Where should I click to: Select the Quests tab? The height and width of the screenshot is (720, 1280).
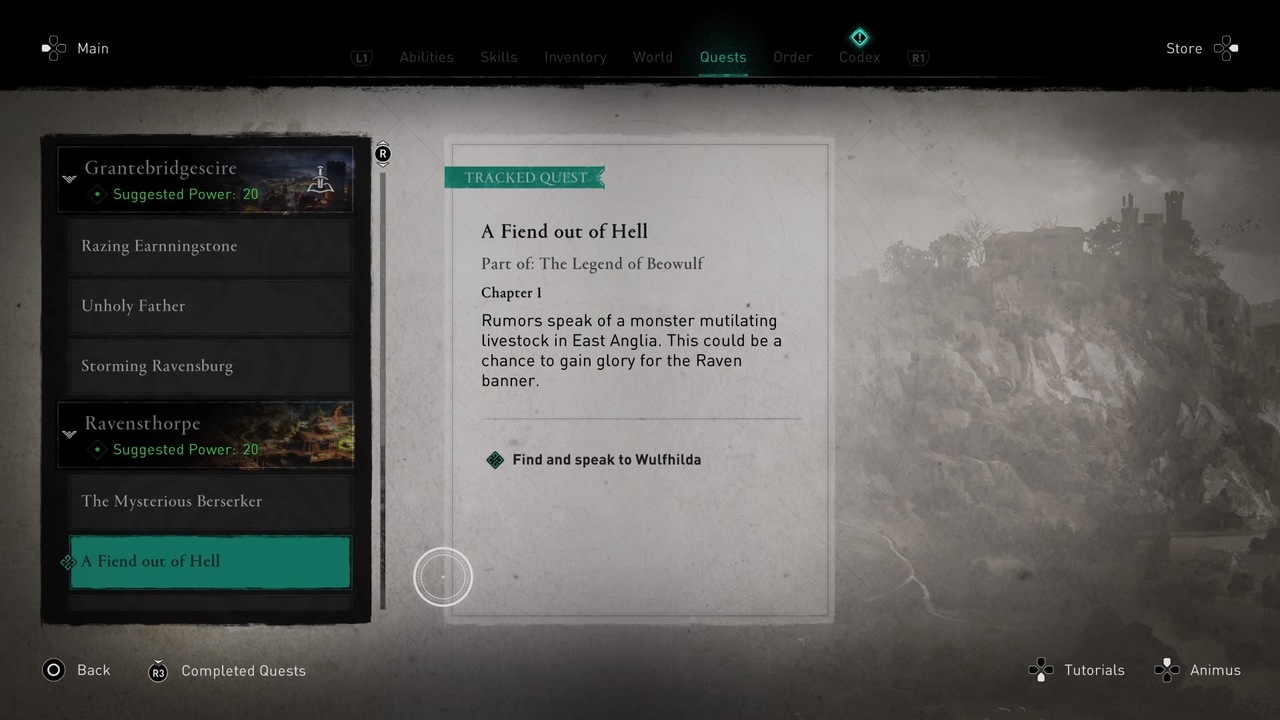723,57
